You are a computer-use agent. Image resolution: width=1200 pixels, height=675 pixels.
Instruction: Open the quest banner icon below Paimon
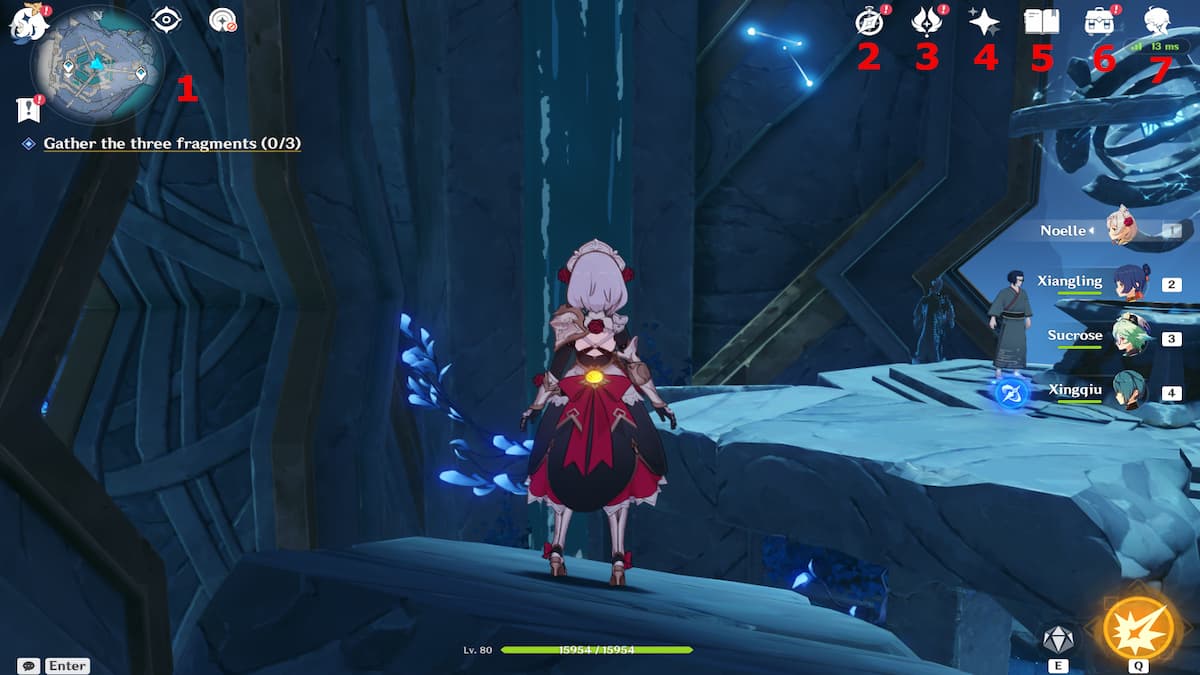tap(27, 109)
